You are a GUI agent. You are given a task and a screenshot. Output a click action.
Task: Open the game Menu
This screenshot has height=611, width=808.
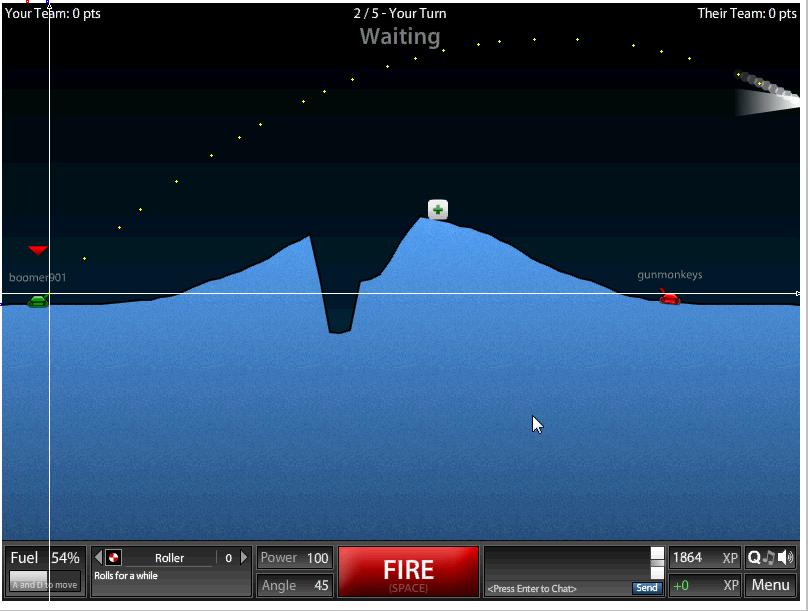pos(770,585)
